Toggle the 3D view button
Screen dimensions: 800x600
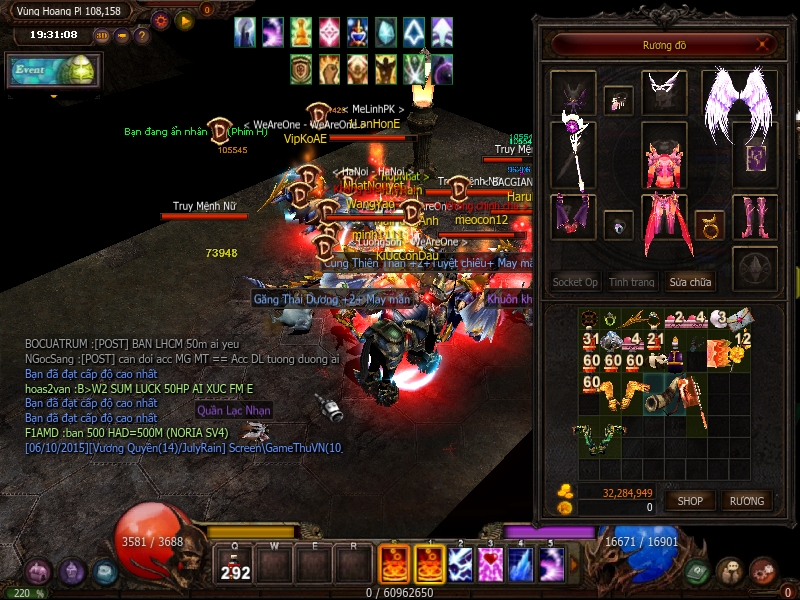pyautogui.click(x=102, y=36)
